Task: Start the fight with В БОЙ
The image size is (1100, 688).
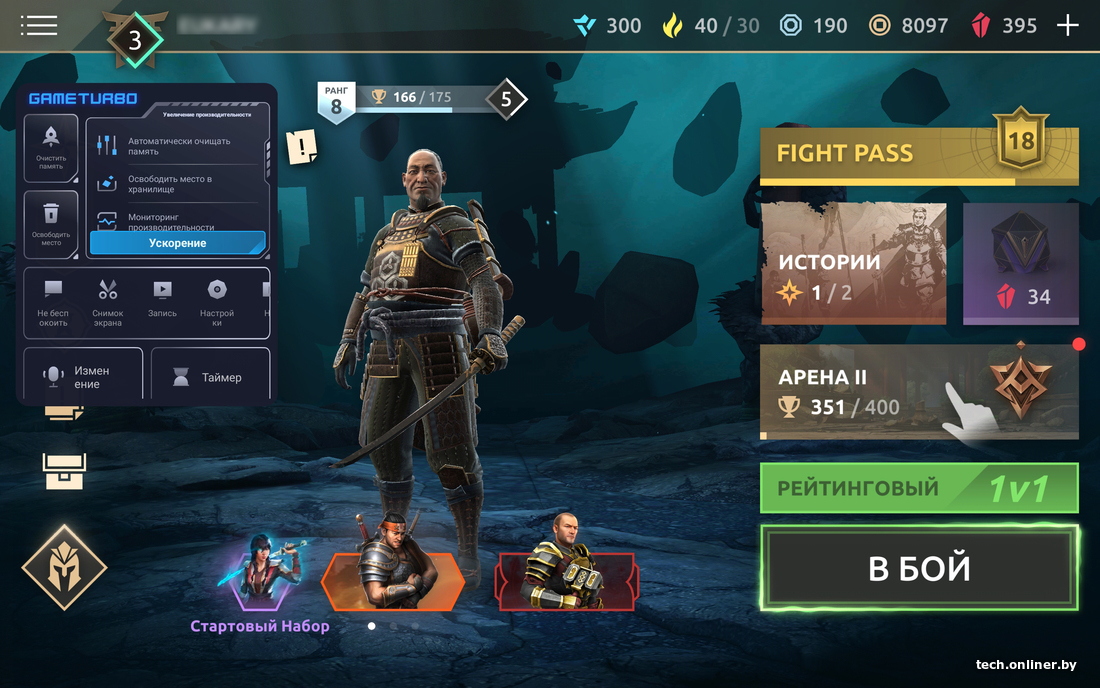Action: coord(918,568)
